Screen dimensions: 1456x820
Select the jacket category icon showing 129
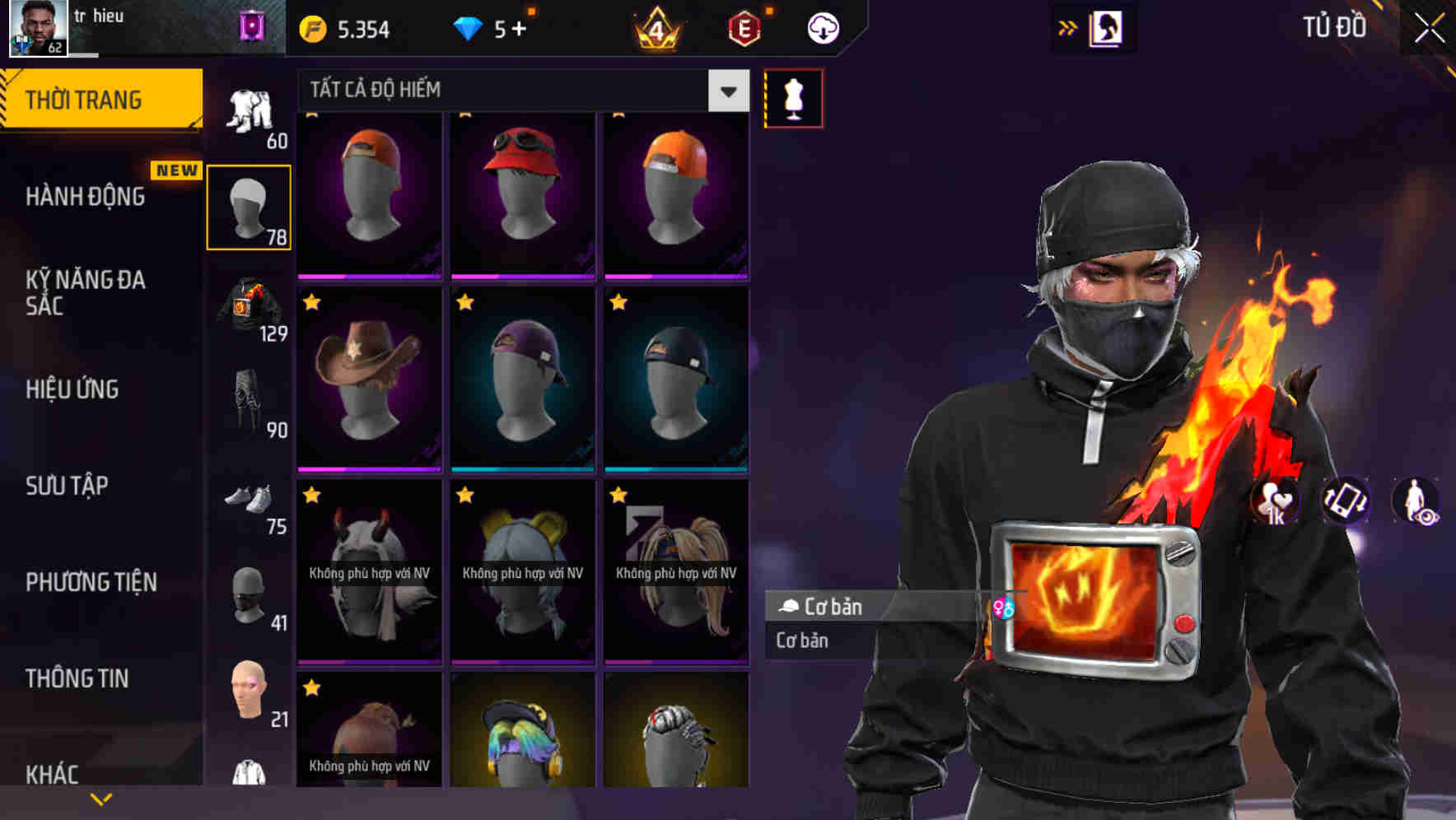(x=250, y=311)
